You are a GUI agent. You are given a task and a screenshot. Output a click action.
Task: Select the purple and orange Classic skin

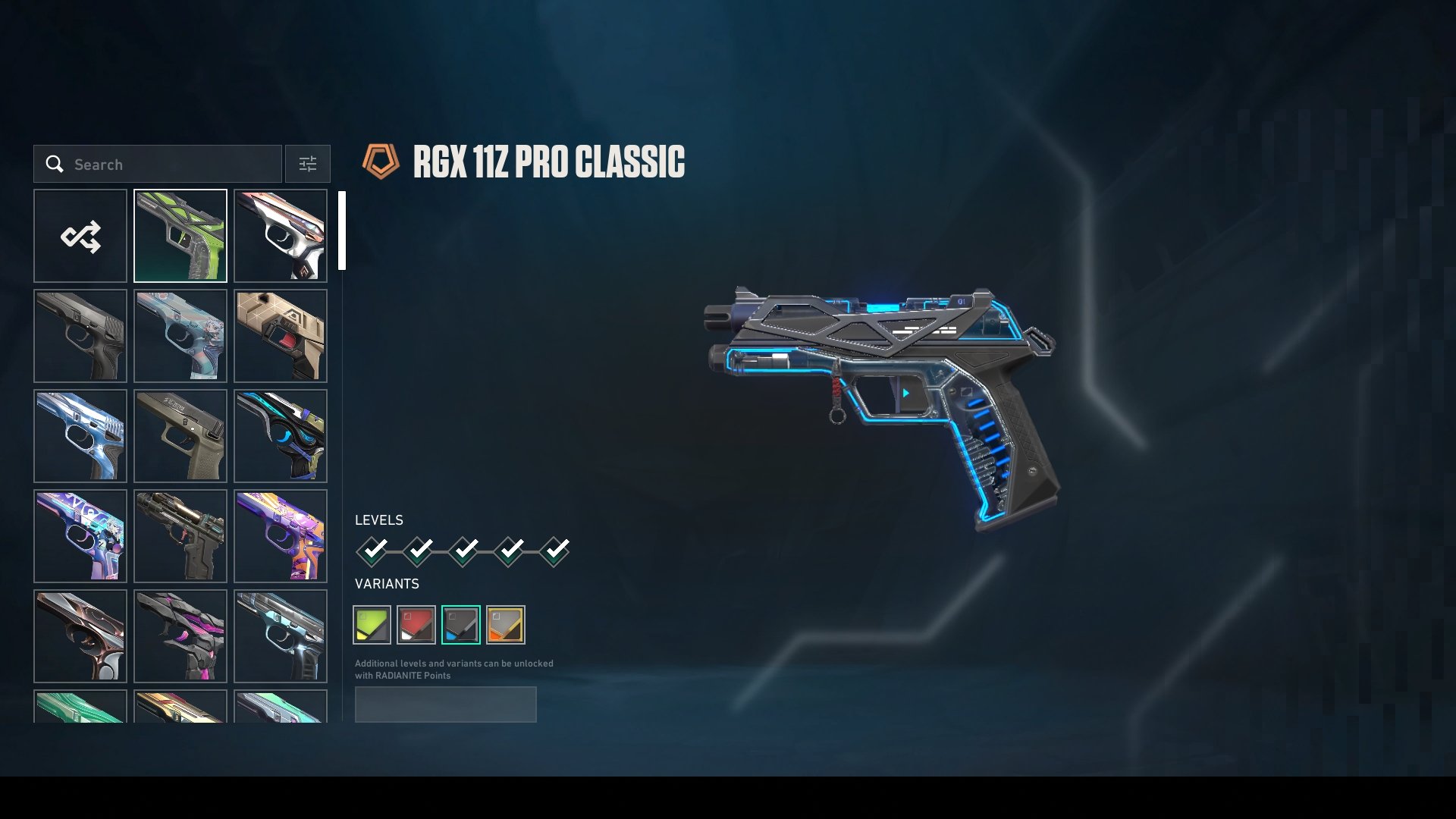click(x=280, y=536)
